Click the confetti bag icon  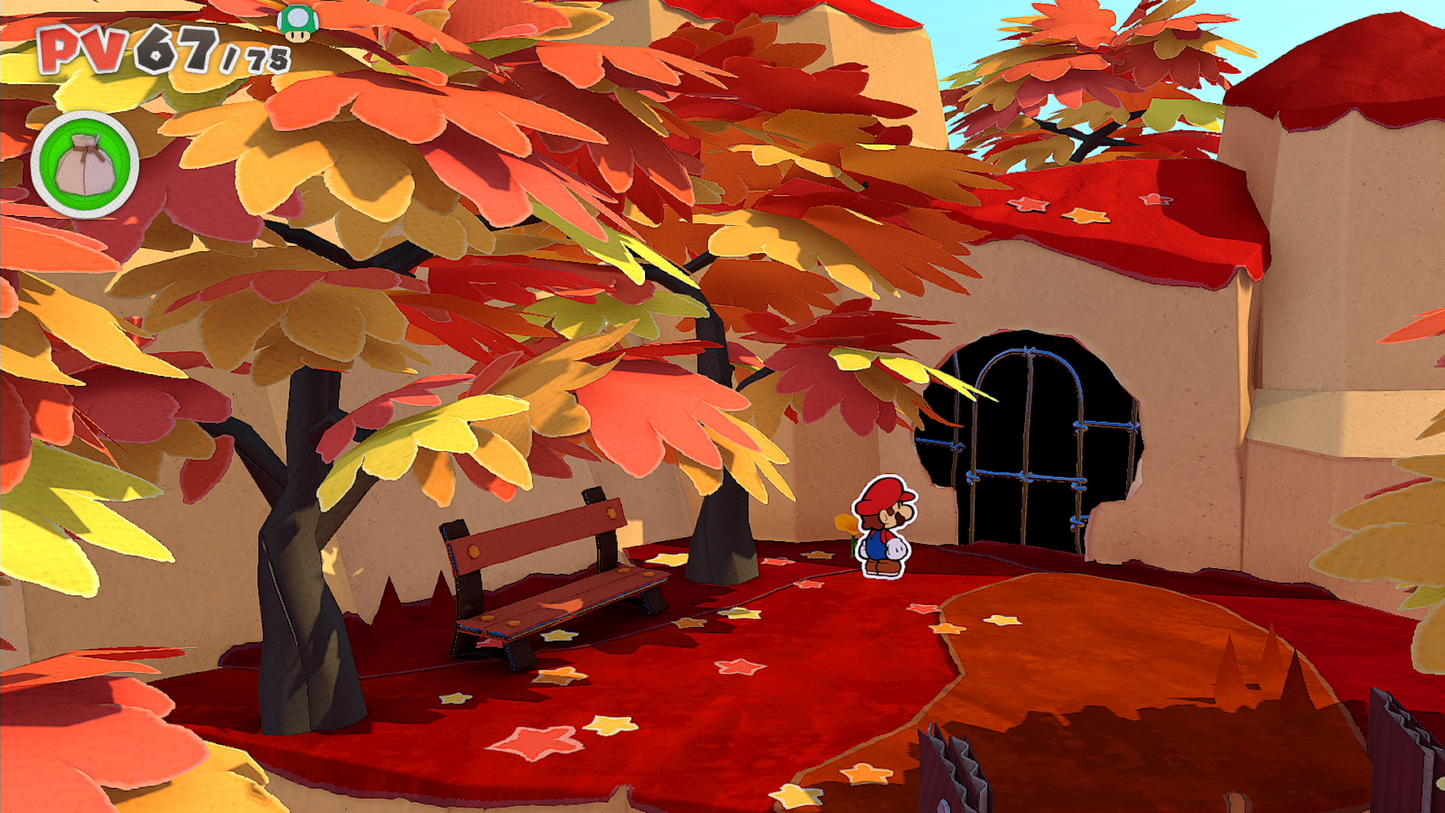click(85, 165)
